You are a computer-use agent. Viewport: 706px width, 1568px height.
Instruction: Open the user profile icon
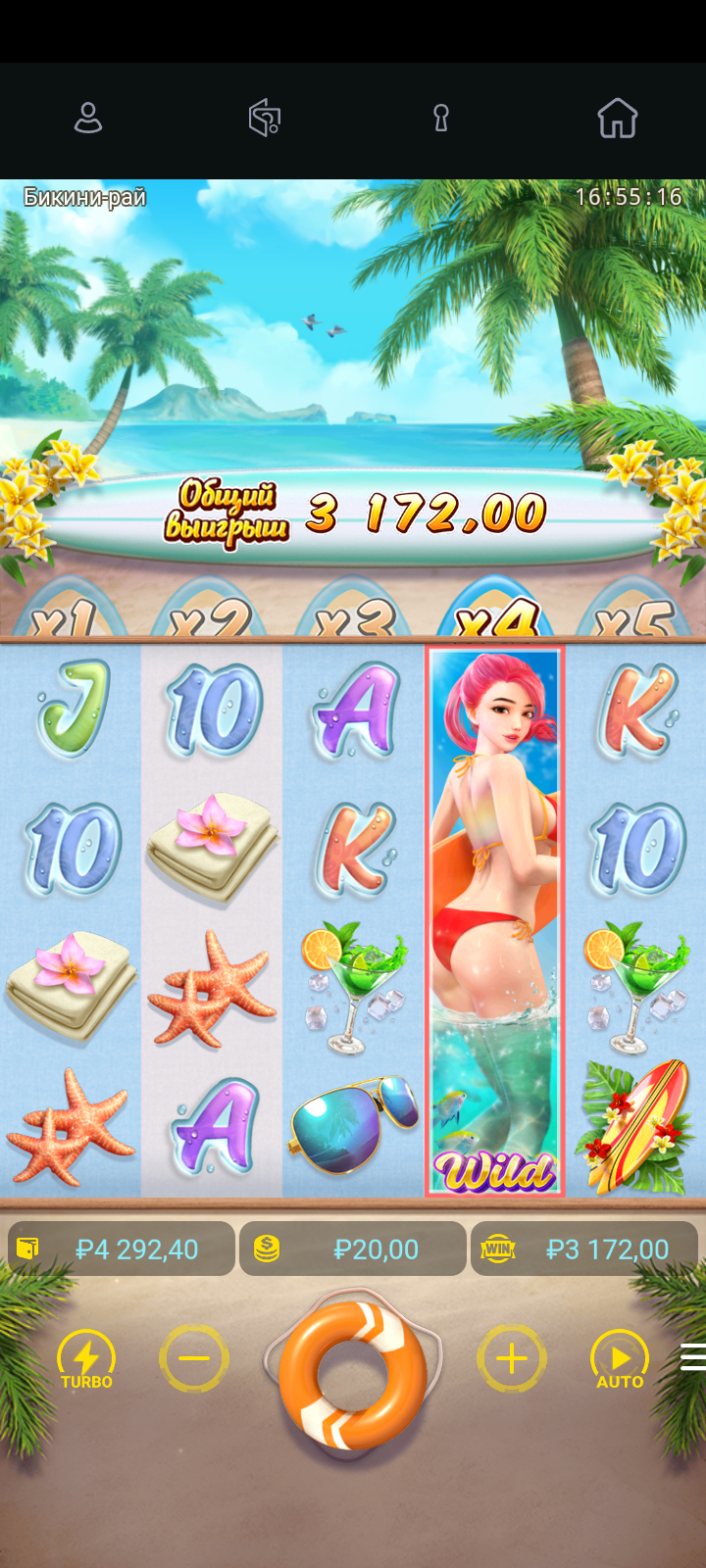[88, 119]
